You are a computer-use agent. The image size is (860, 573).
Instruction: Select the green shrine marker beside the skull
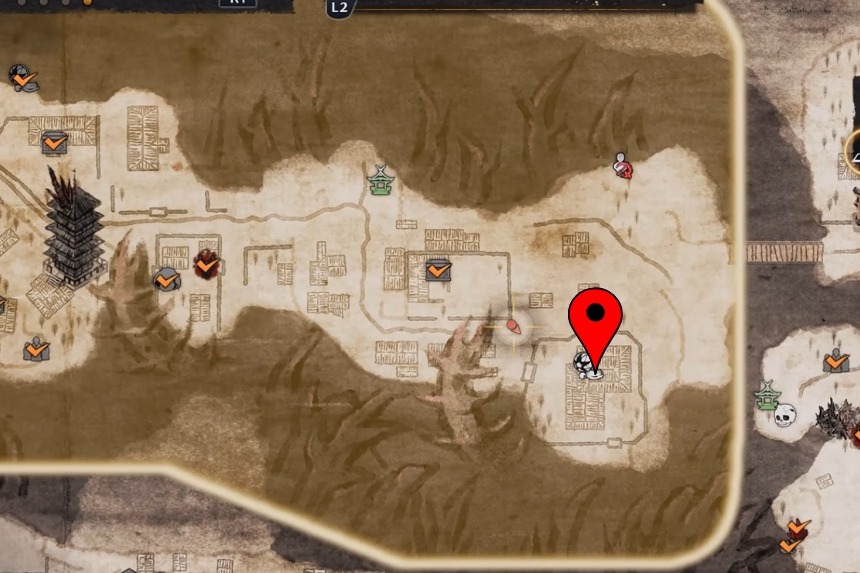pyautogui.click(x=767, y=394)
